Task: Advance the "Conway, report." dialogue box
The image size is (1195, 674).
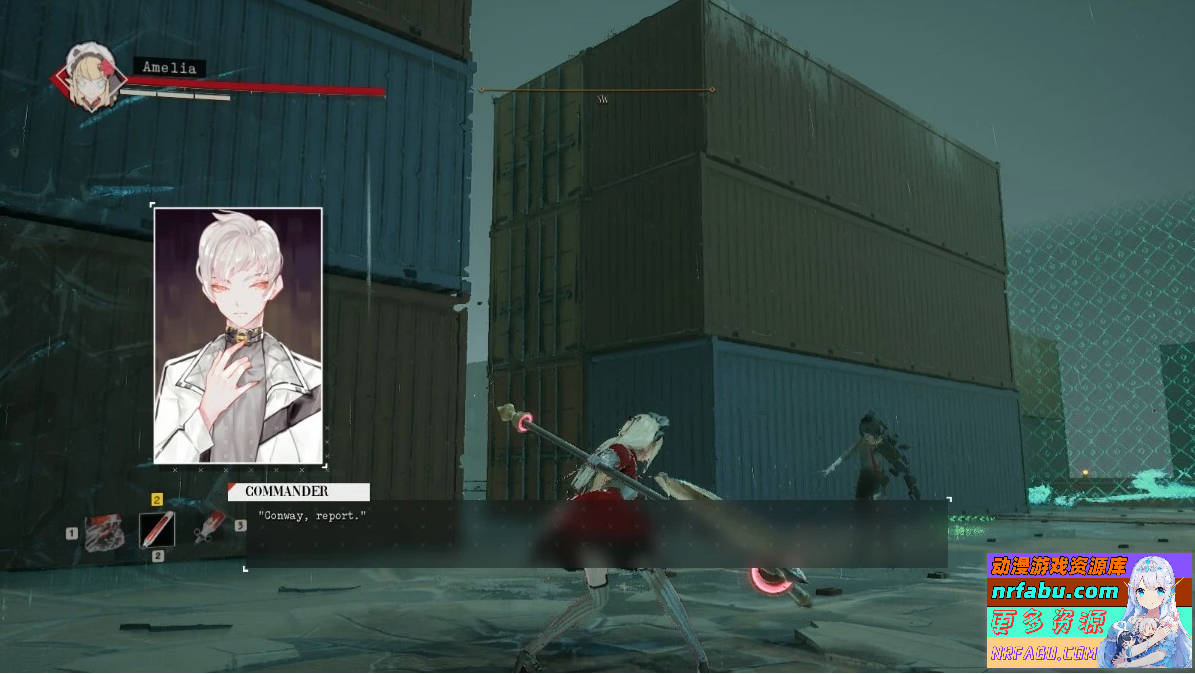Action: point(596,534)
